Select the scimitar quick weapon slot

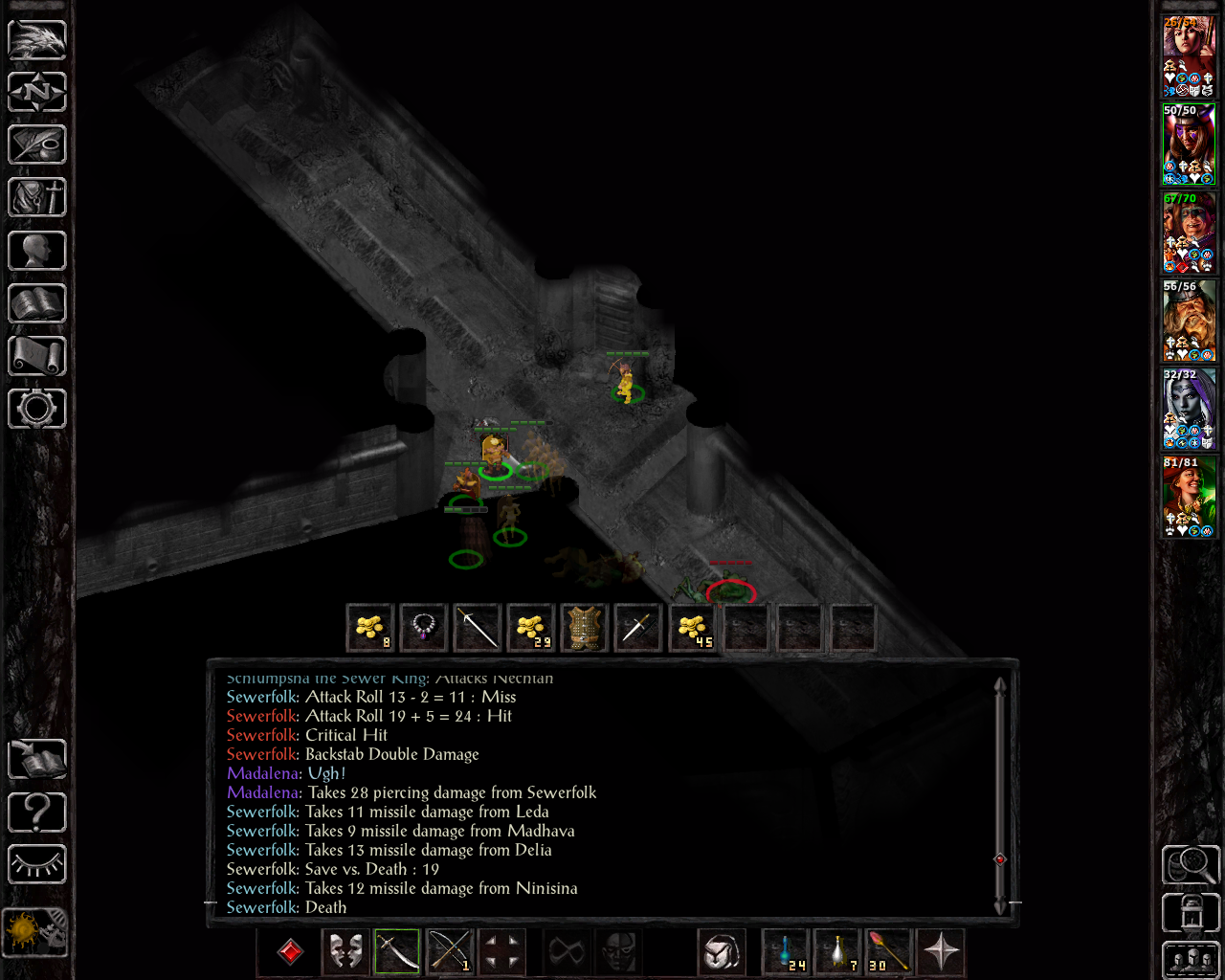(x=397, y=951)
